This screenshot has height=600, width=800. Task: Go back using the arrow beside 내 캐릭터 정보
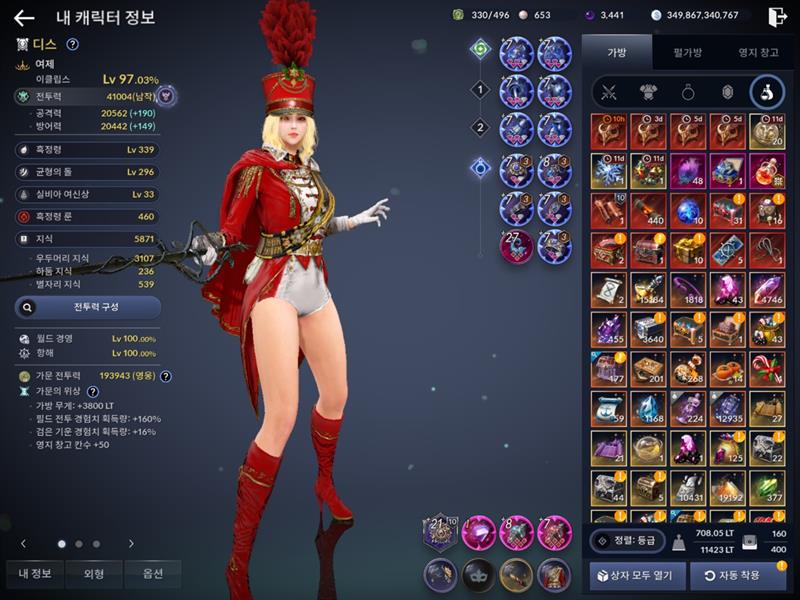tap(24, 18)
